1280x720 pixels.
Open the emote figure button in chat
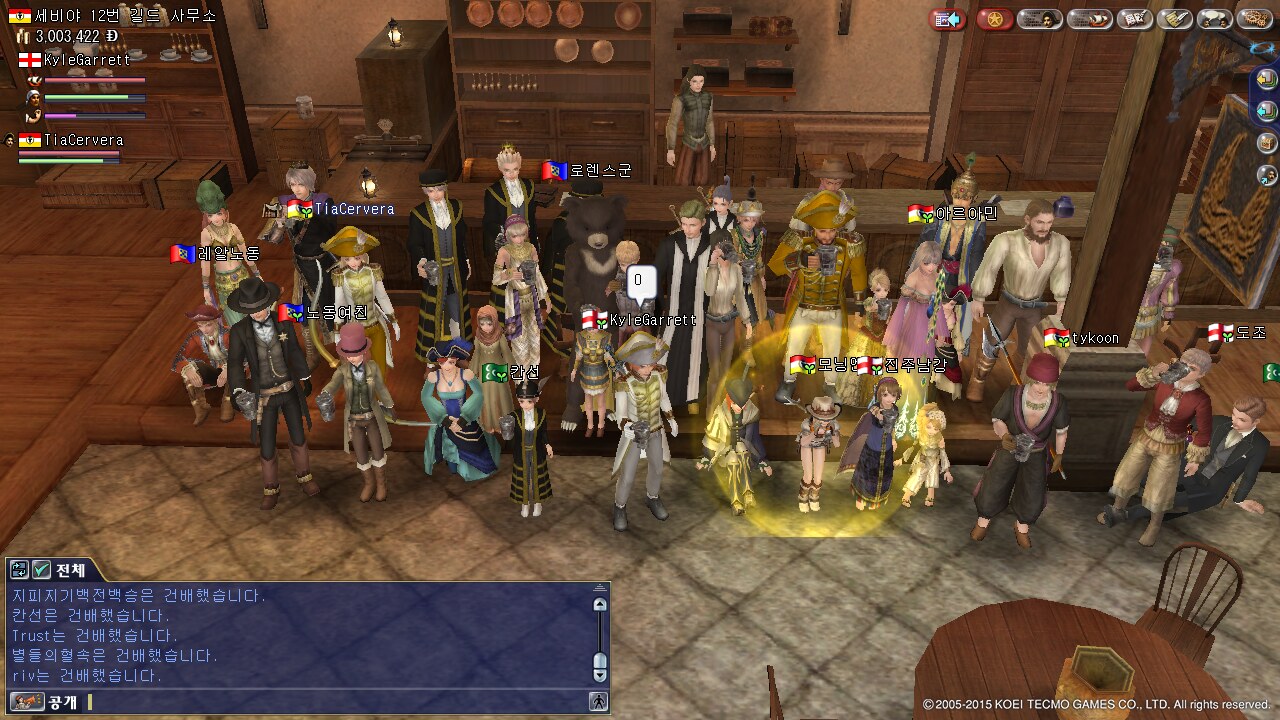pos(598,702)
